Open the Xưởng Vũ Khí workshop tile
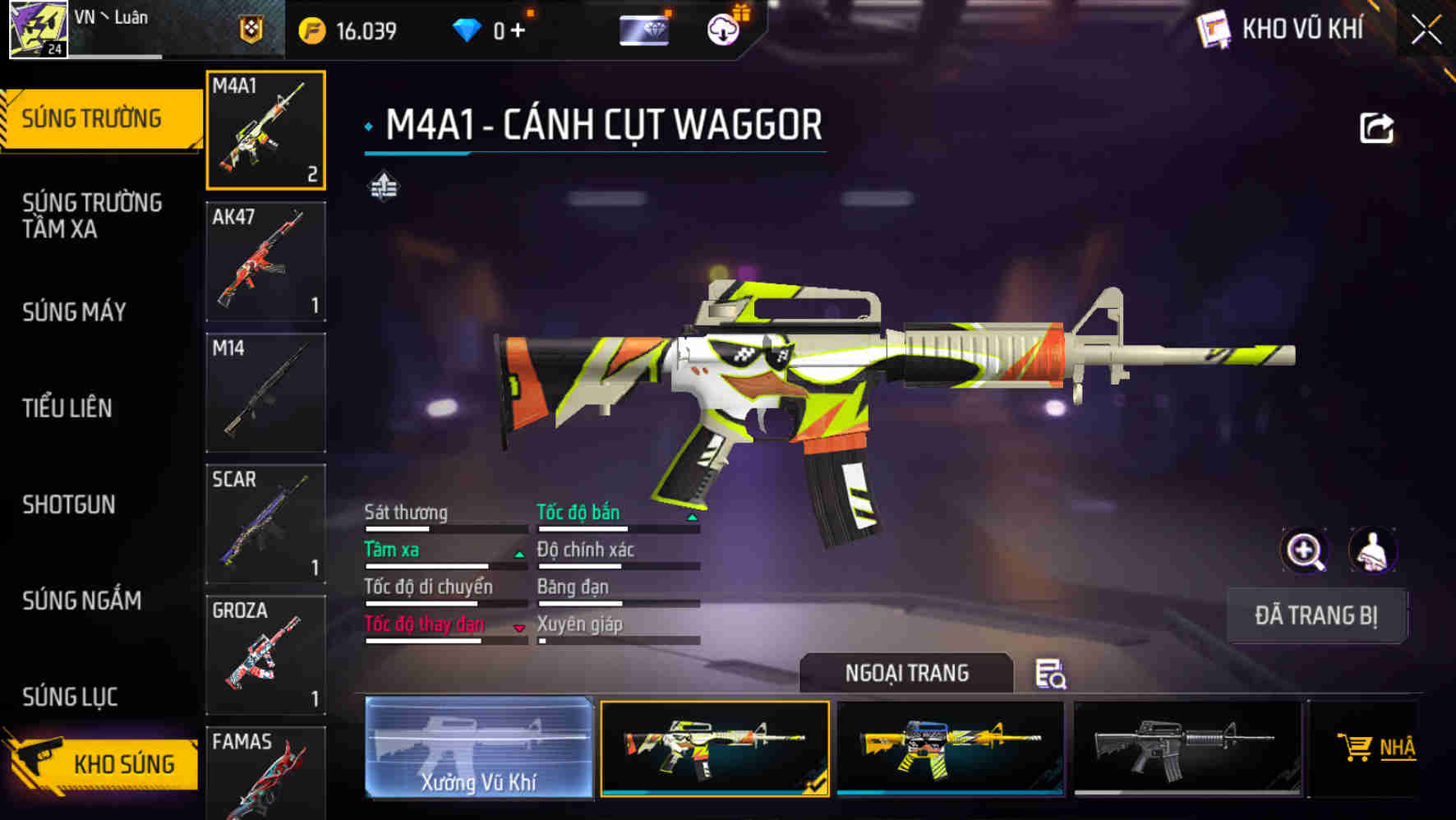This screenshot has width=1456, height=820. click(479, 748)
